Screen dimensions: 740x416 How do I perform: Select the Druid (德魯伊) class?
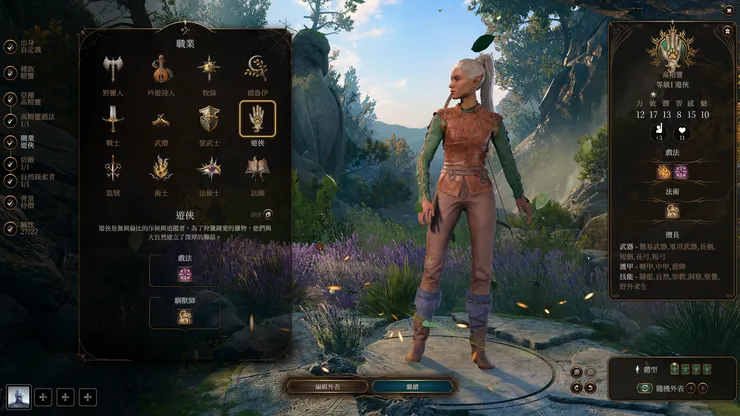click(257, 68)
